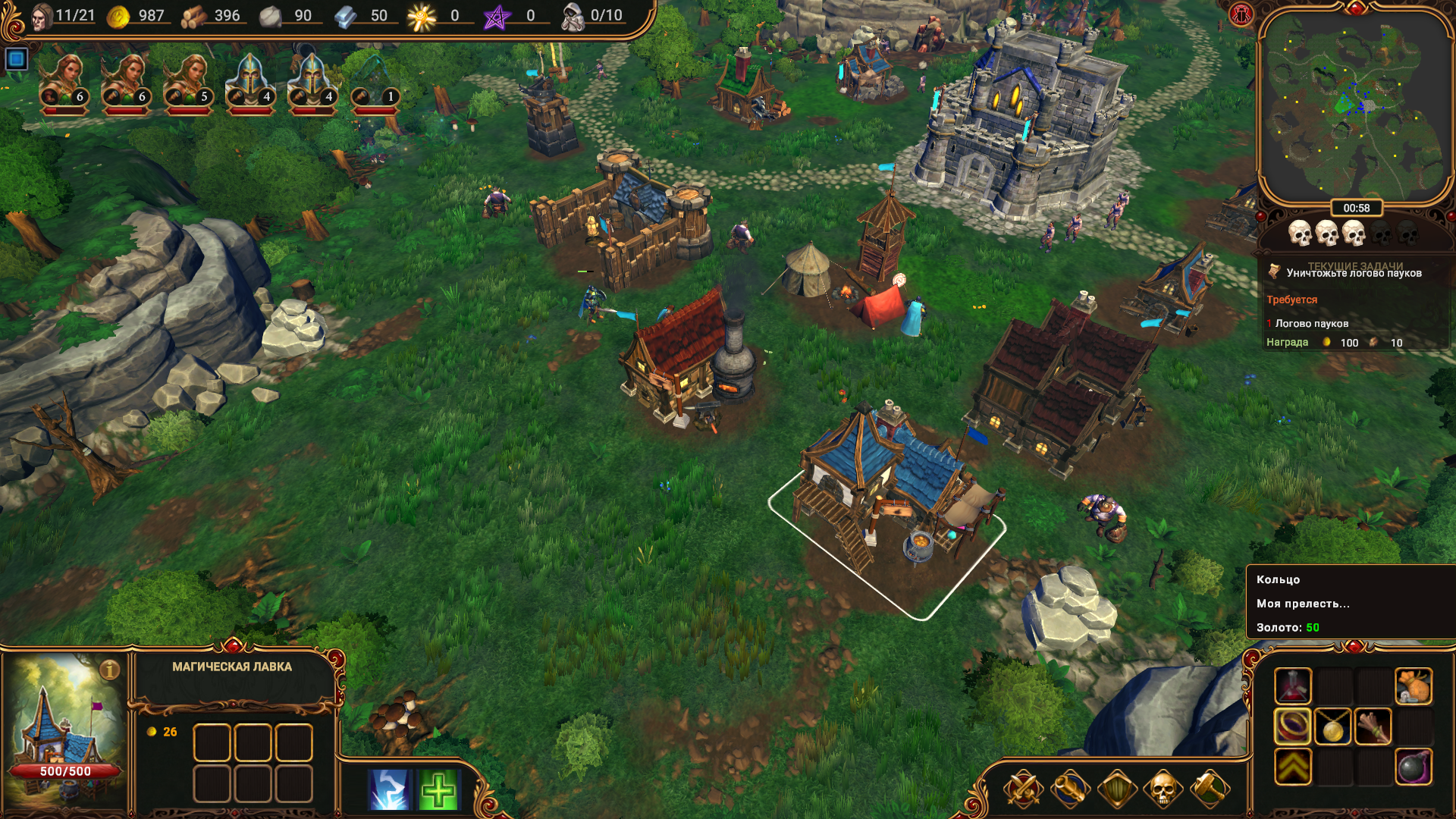Select the red potion flask shop item
This screenshot has width=1456, height=819.
pyautogui.click(x=1292, y=686)
